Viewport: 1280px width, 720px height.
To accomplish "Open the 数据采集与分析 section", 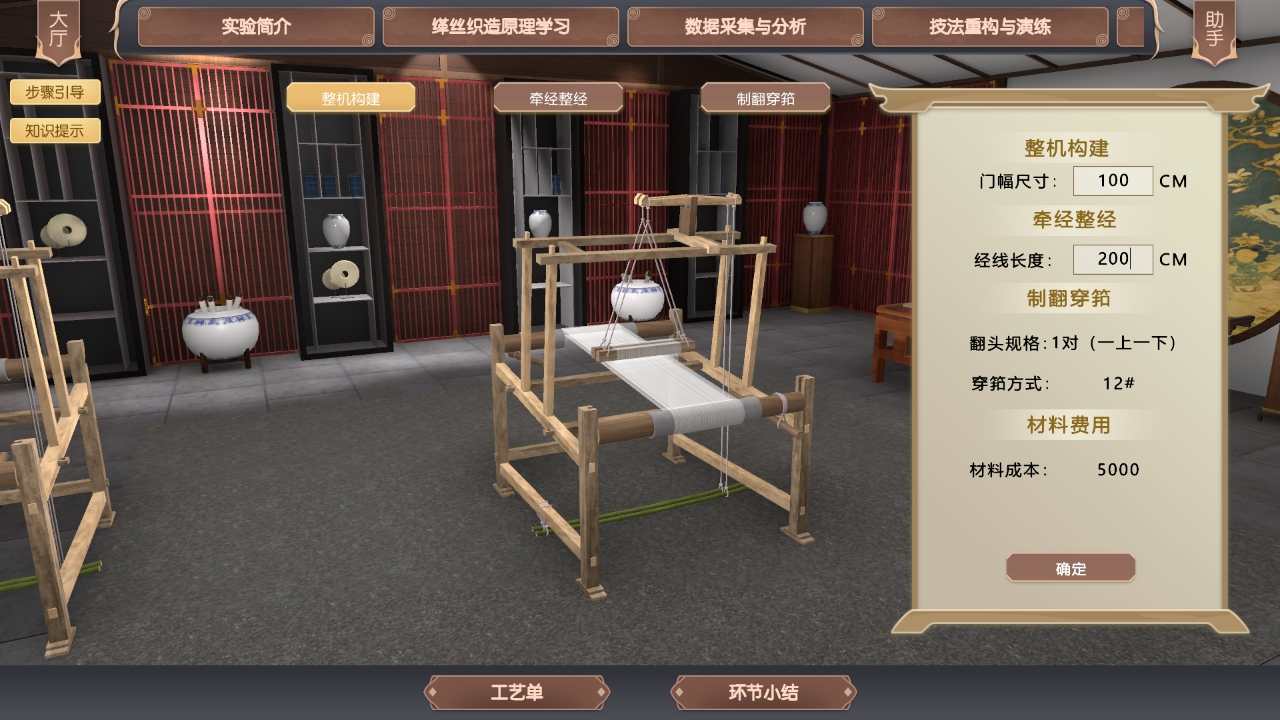I will coord(745,27).
